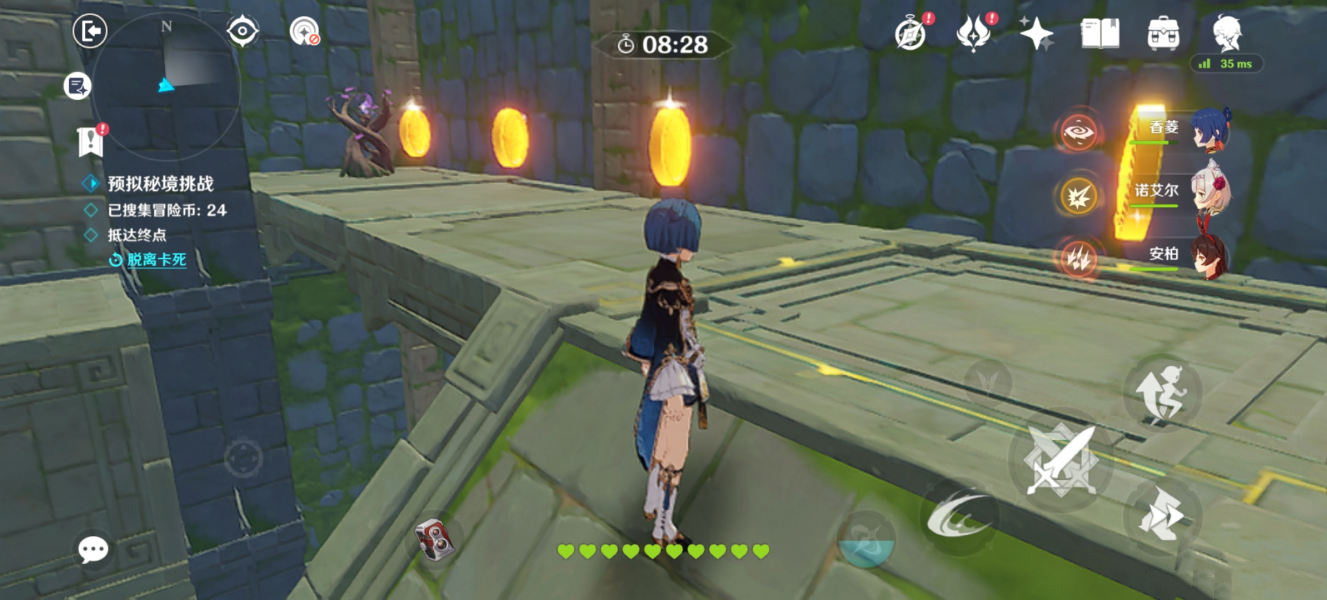
Task: Open the Paimon menu avatar
Action: click(1227, 32)
